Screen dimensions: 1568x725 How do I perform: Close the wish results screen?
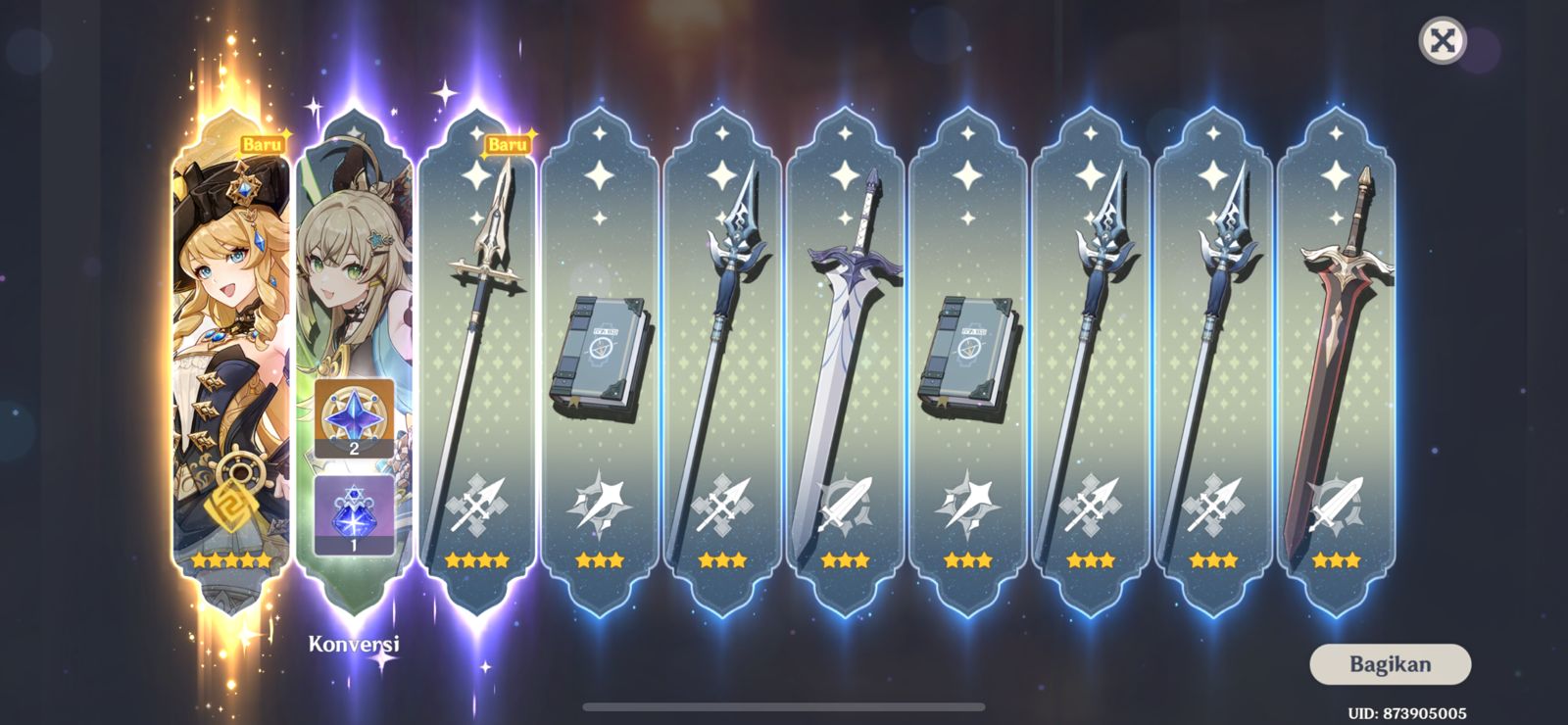coord(1441,40)
